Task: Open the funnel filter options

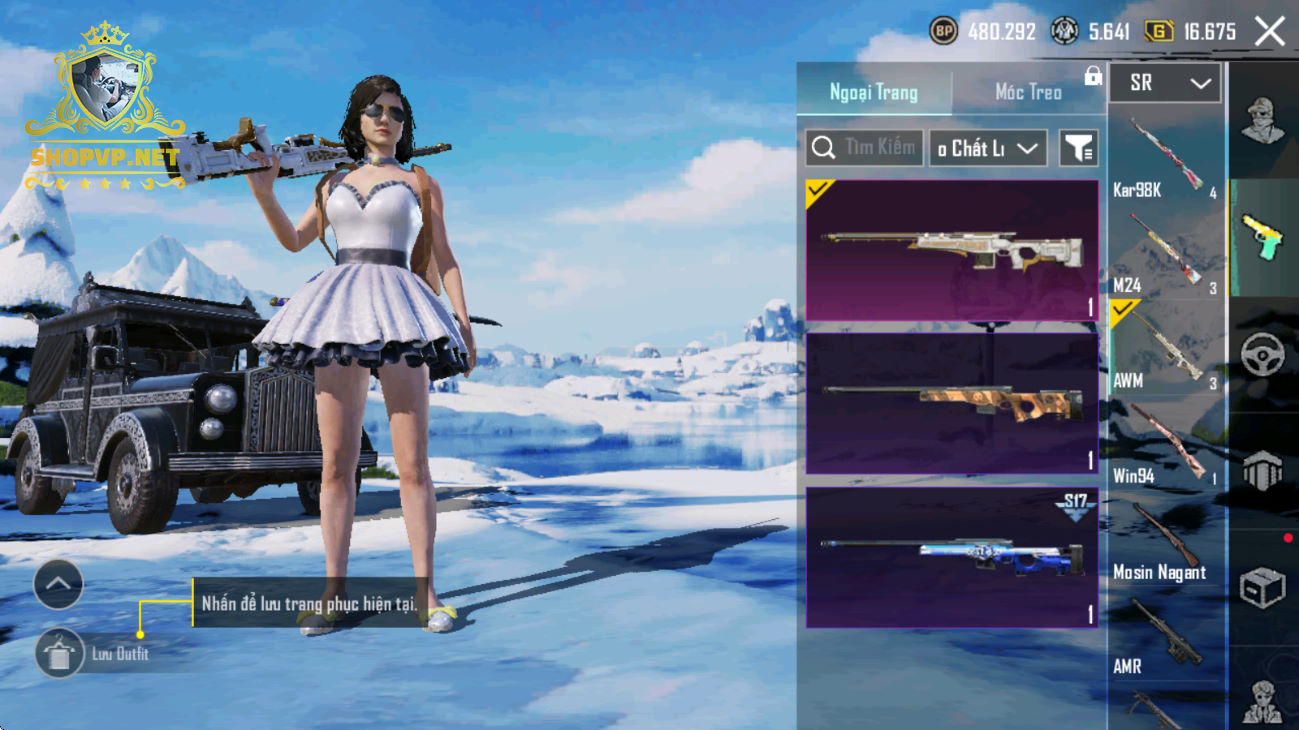Action: coord(1078,149)
